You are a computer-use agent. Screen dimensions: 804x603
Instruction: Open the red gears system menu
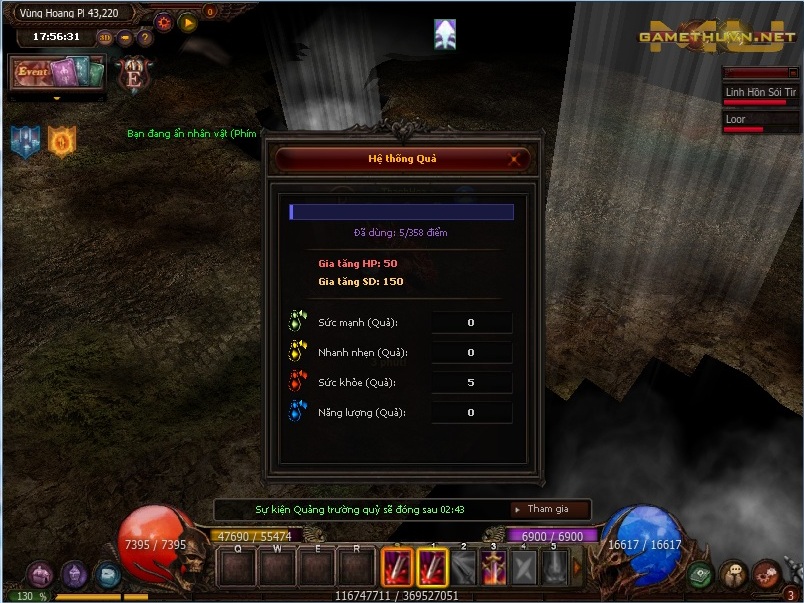765,575
